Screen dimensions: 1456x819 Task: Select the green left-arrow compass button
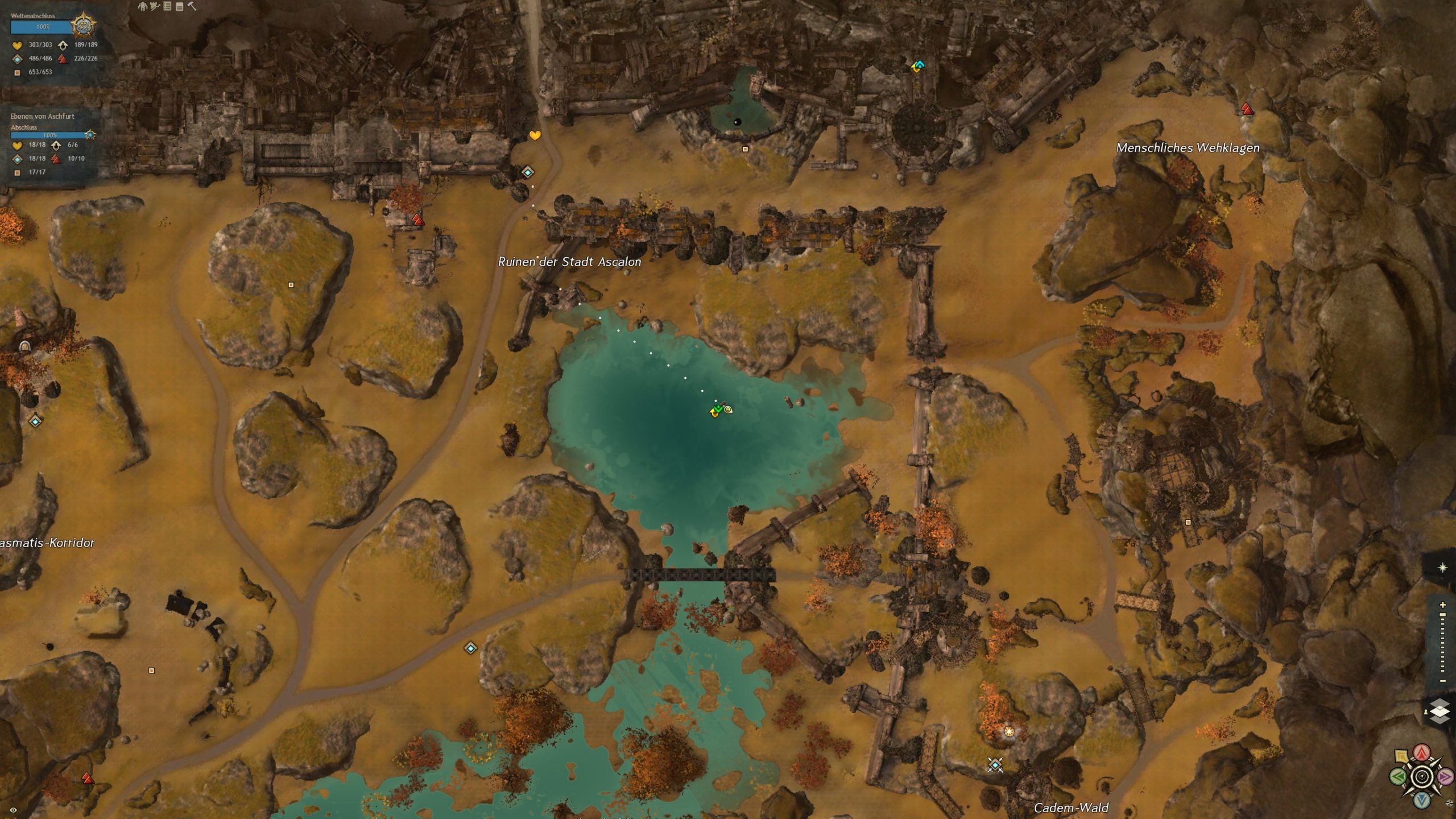pyautogui.click(x=1399, y=776)
